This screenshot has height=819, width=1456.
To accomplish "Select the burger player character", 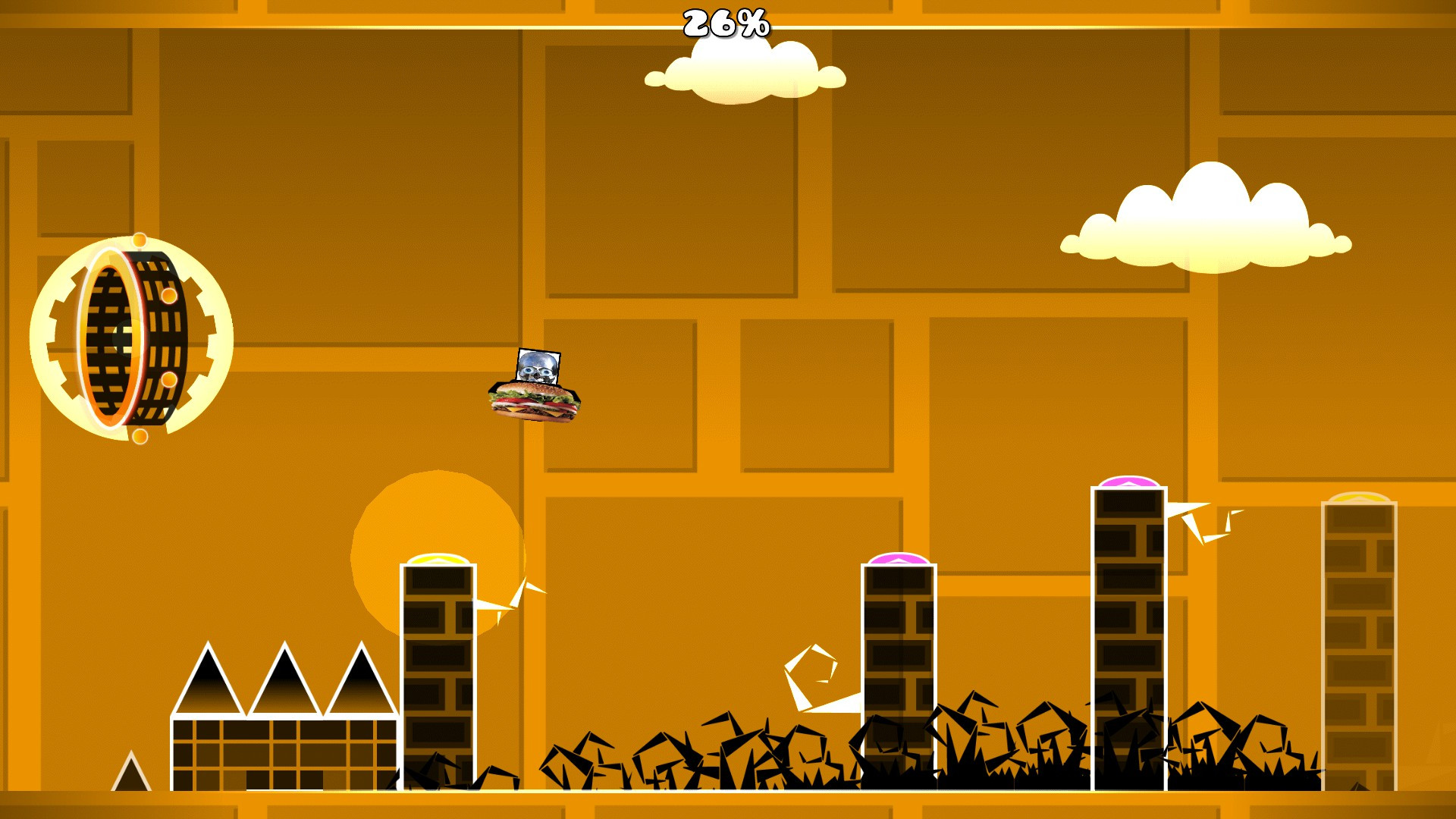I will click(535, 402).
